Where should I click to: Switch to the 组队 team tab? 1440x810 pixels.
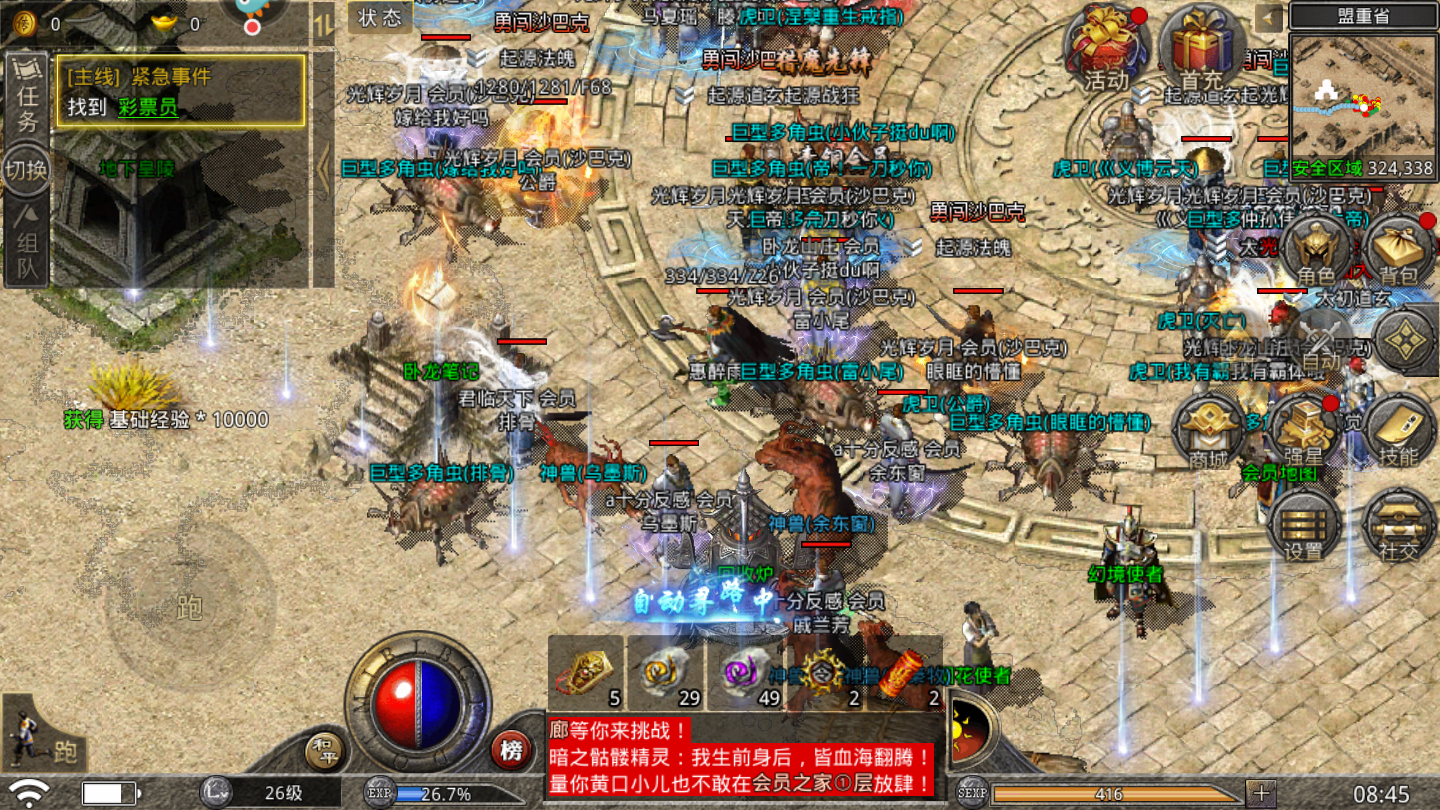(27, 246)
